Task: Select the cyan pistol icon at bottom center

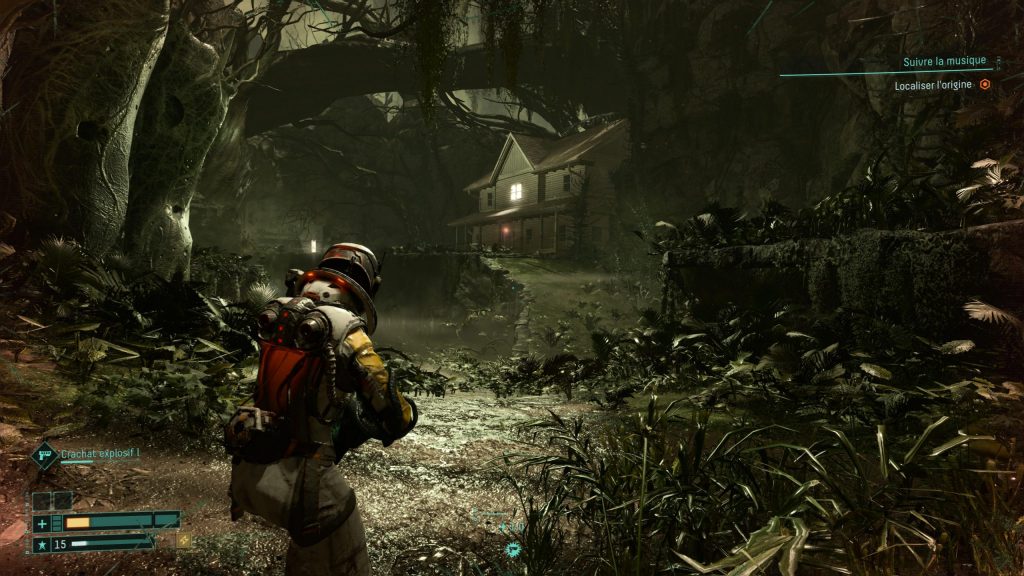Action: click(513, 548)
